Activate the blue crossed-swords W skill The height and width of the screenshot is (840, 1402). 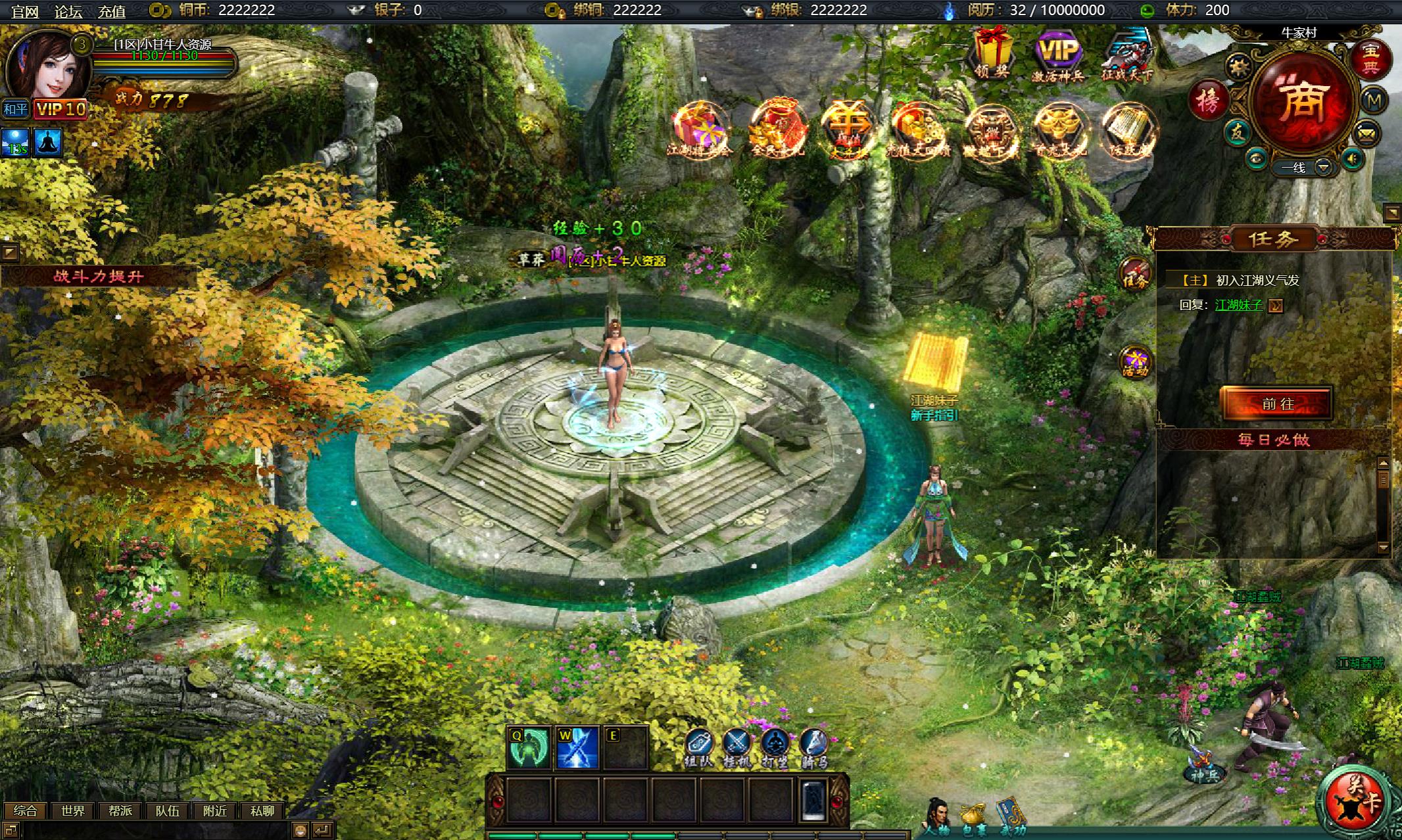pyautogui.click(x=577, y=748)
